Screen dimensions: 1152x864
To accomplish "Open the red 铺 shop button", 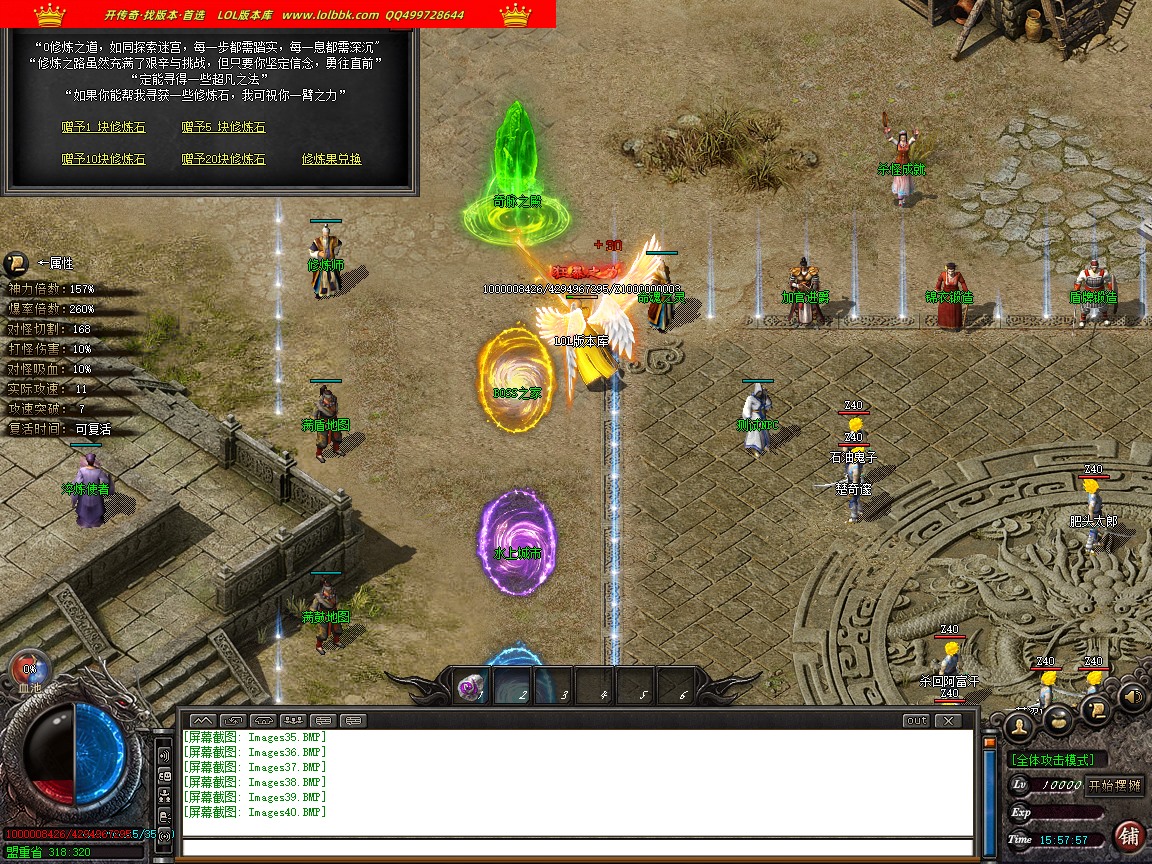I will click(1130, 835).
